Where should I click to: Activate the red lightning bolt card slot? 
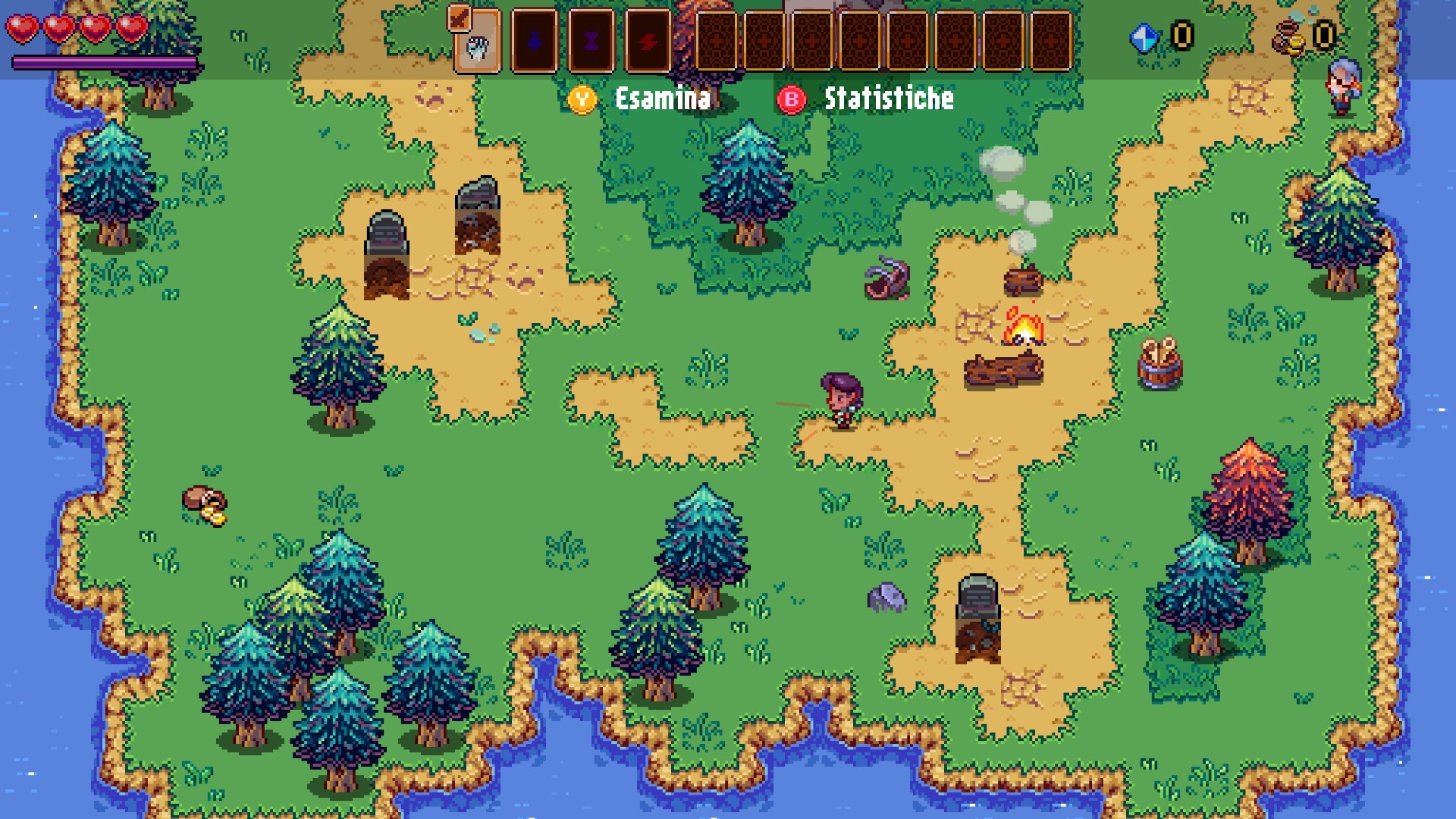(648, 42)
